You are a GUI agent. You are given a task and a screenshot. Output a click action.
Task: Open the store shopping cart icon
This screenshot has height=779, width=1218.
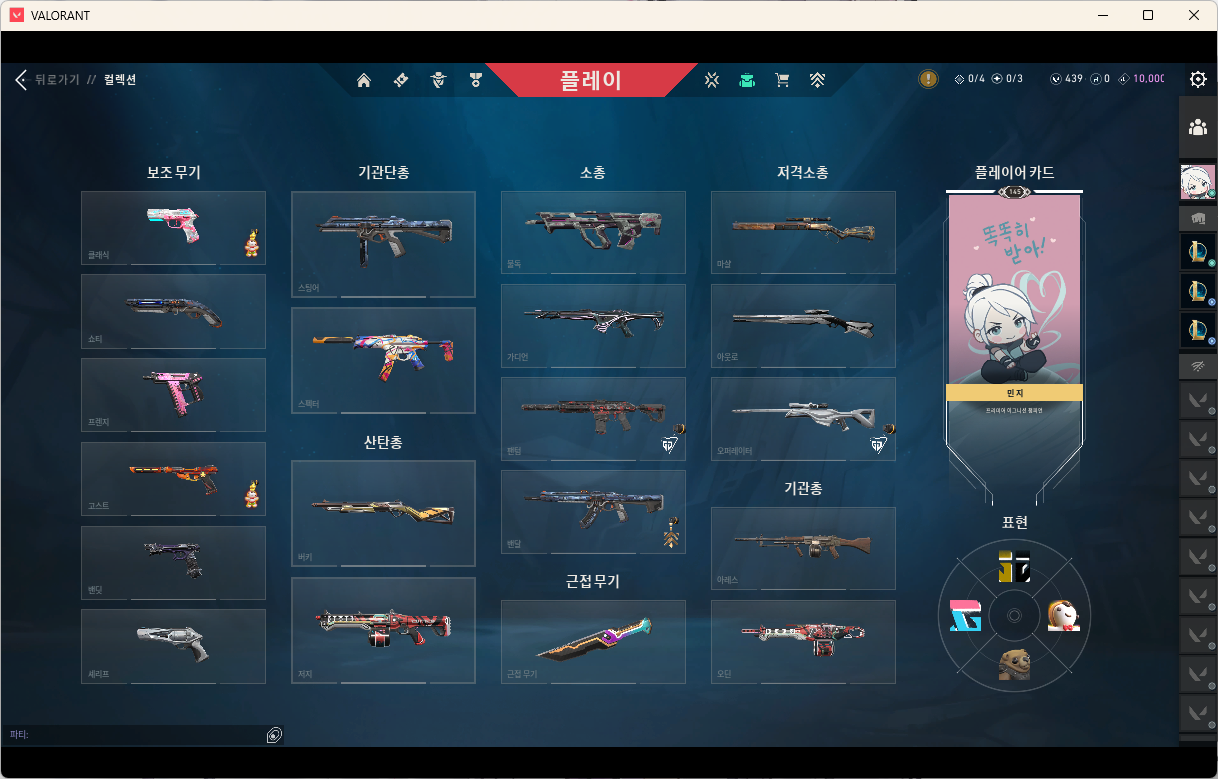click(x=782, y=80)
